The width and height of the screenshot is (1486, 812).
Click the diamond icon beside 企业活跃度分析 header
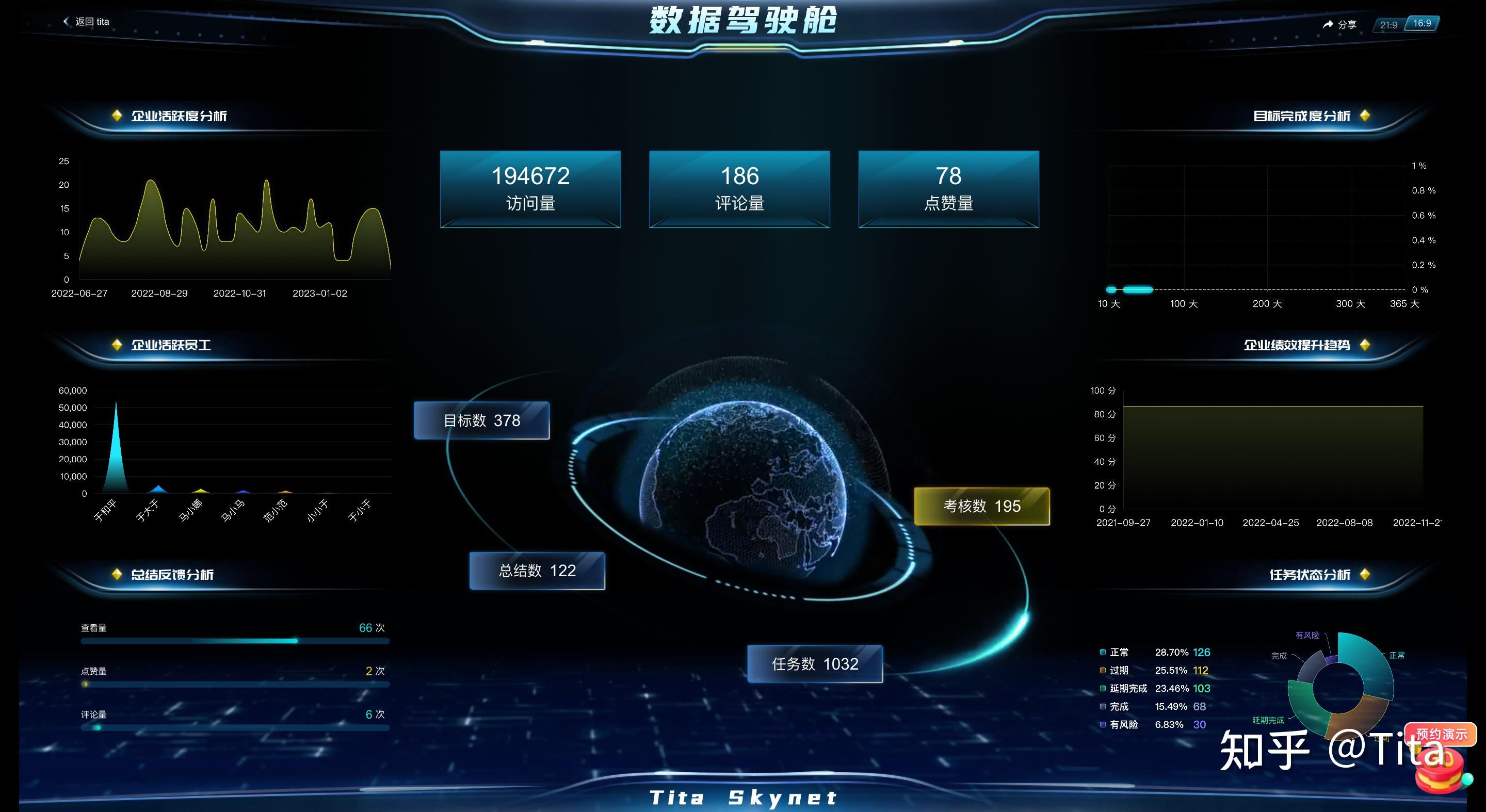point(118,116)
